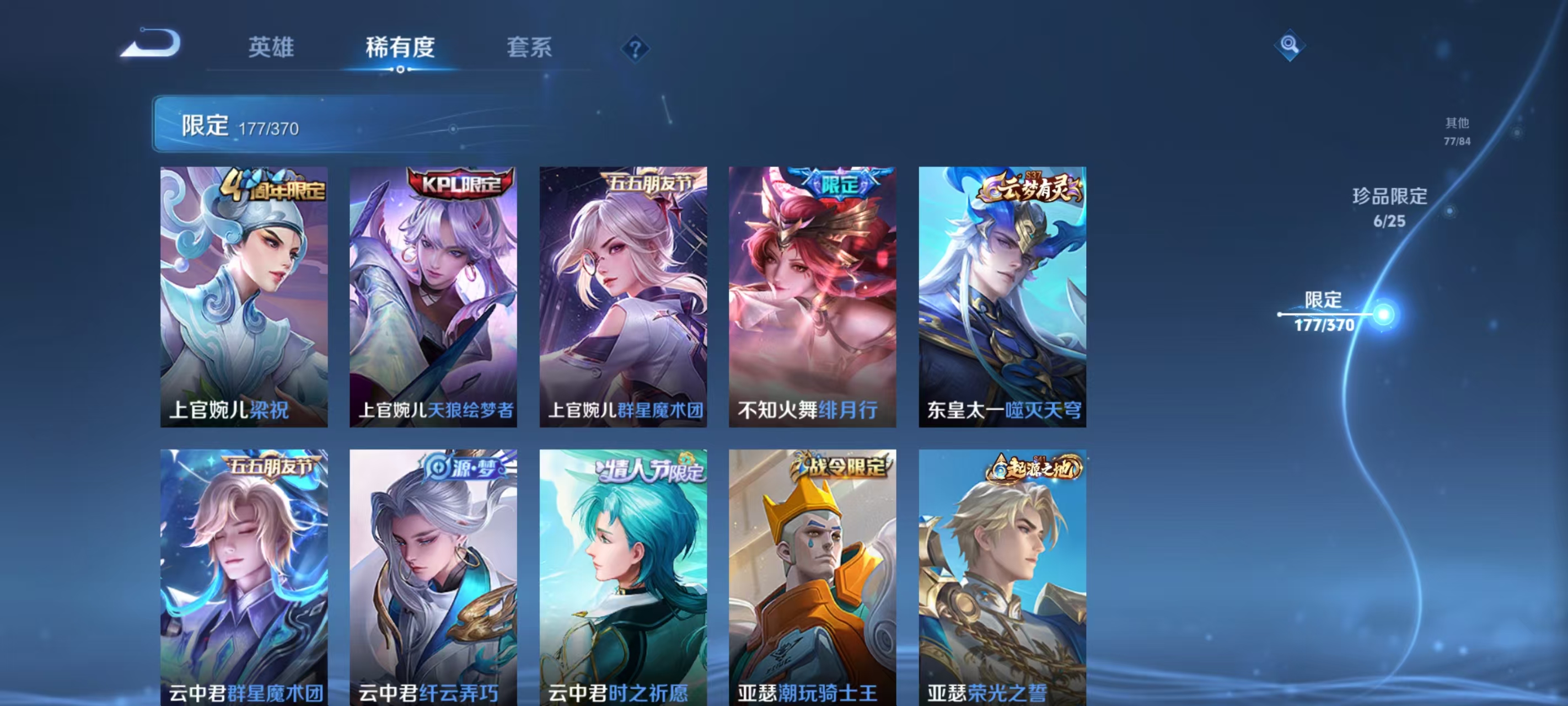Switch to the 英雄 tab
Viewport: 1568px width, 706px height.
click(x=272, y=47)
